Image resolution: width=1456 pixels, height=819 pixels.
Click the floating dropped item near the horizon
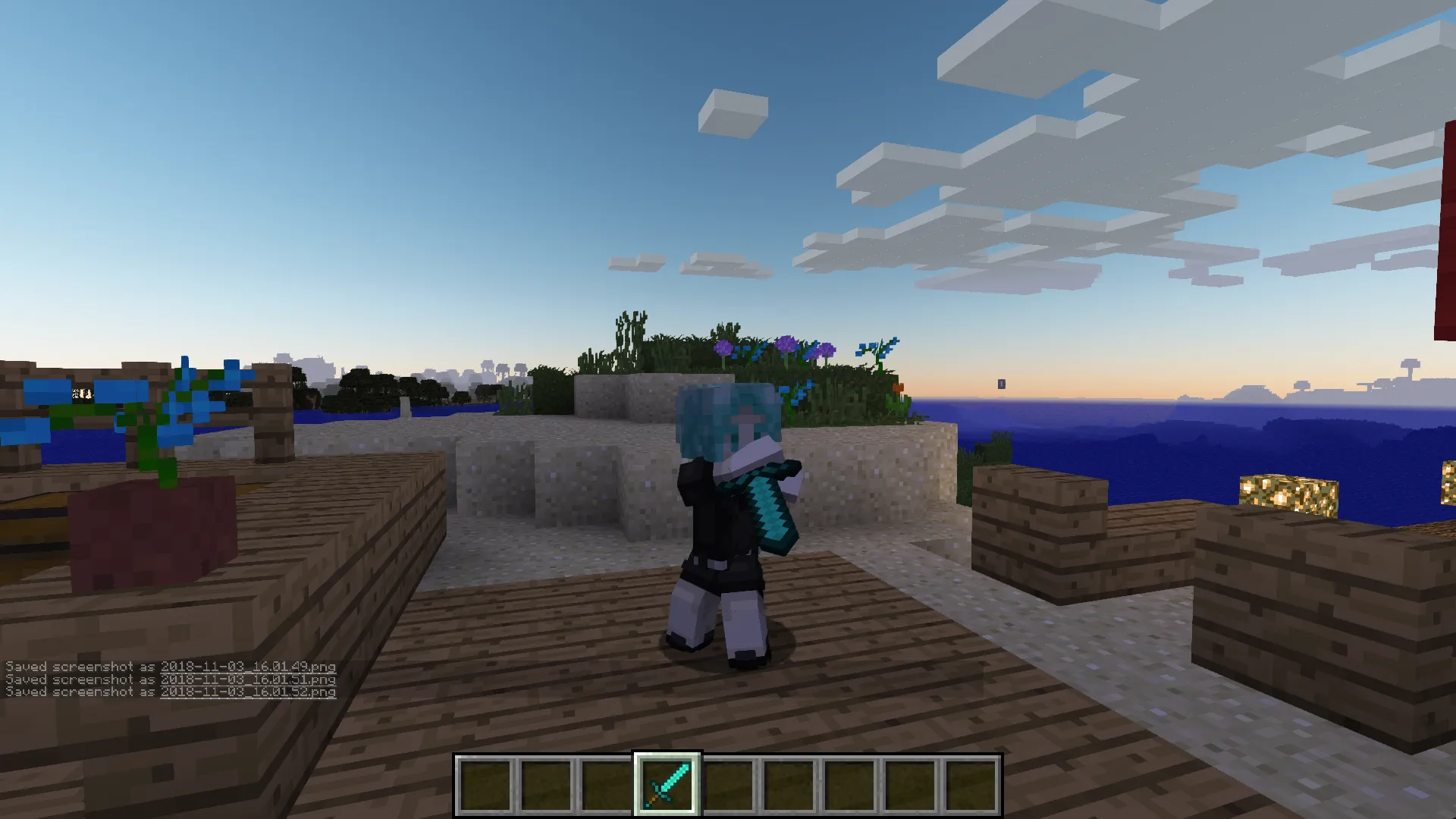click(1001, 384)
